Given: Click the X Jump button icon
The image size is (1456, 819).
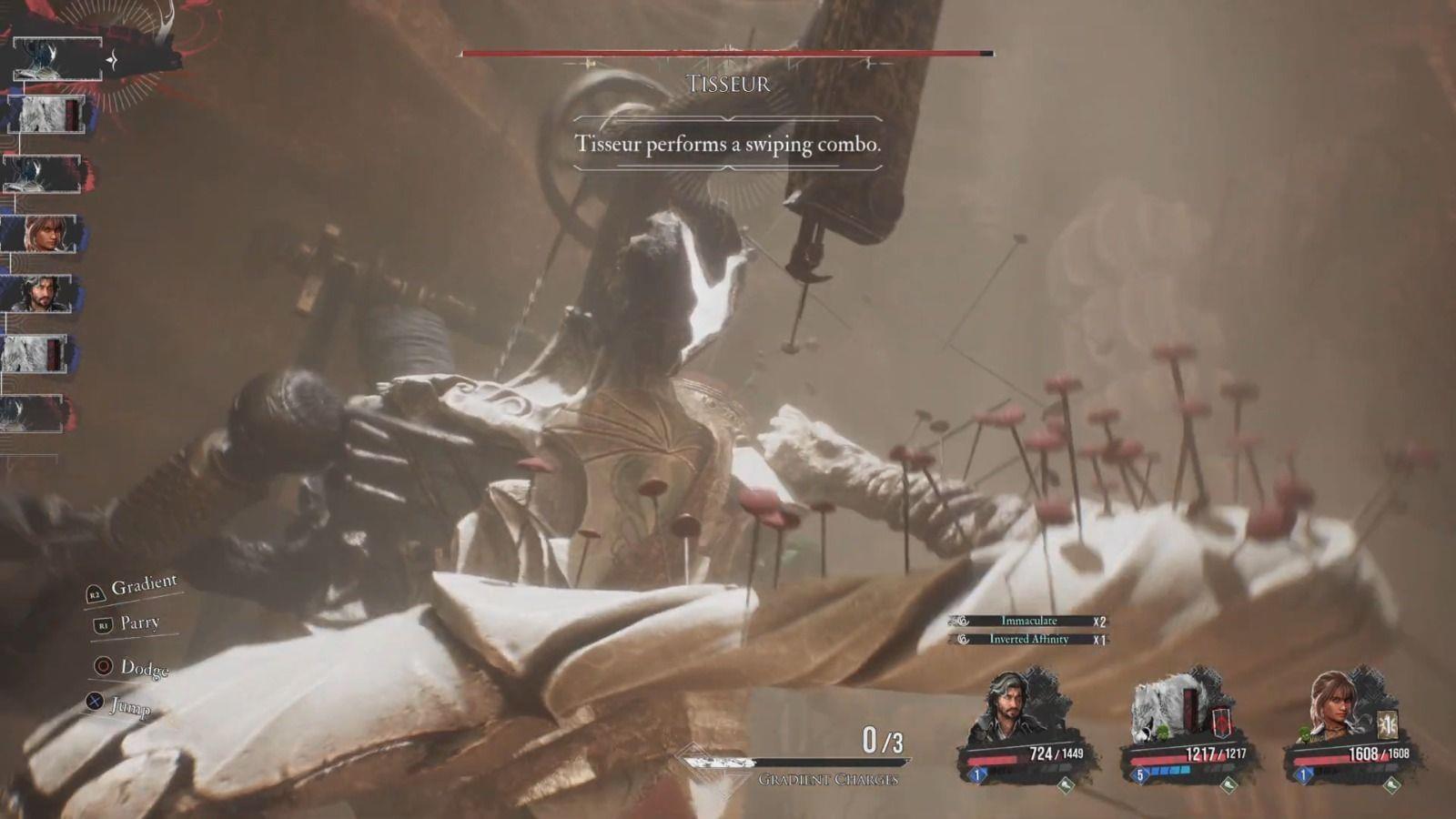Looking at the screenshot, I should point(94,703).
